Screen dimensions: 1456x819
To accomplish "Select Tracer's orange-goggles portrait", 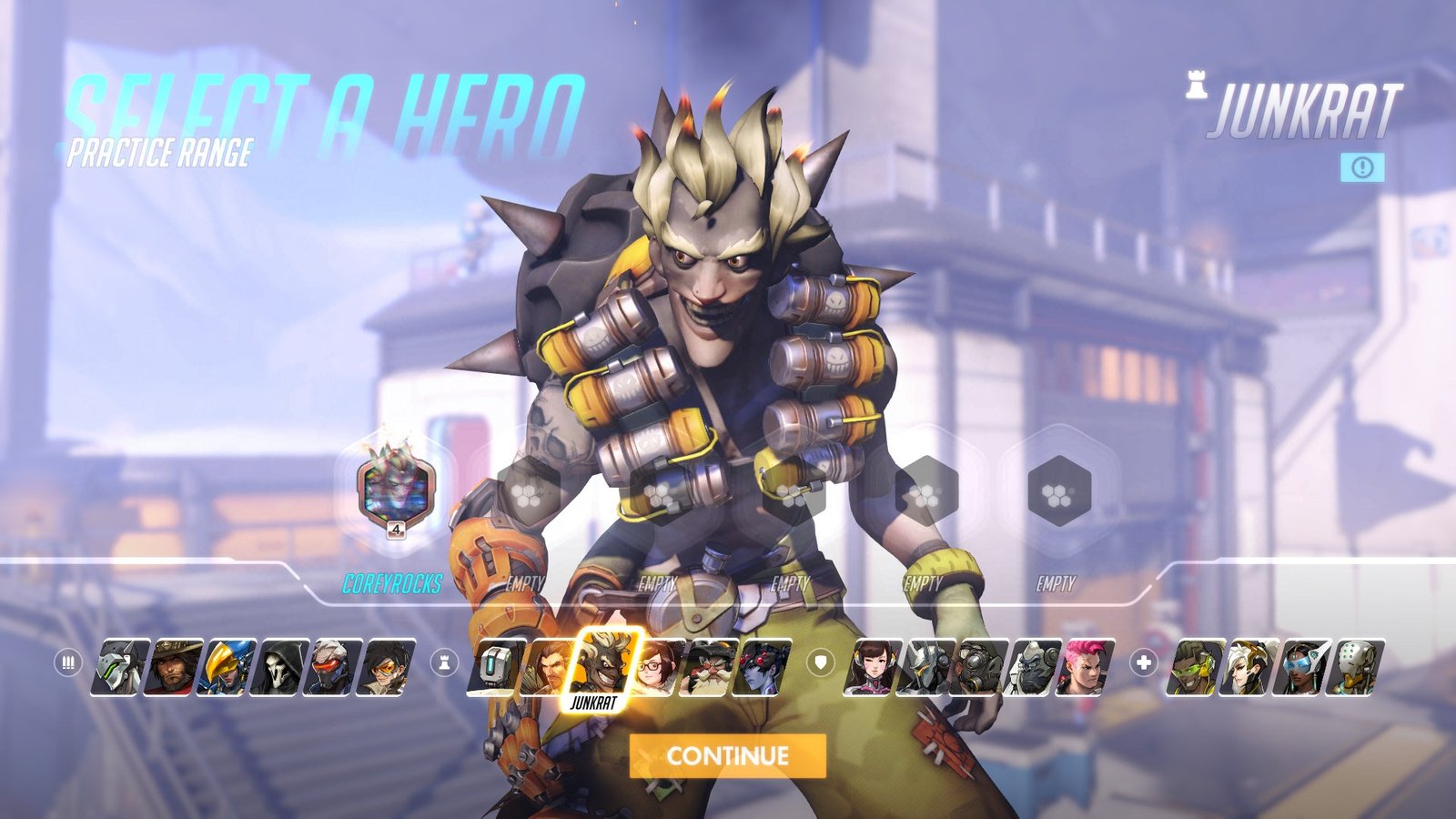I will coord(387,667).
